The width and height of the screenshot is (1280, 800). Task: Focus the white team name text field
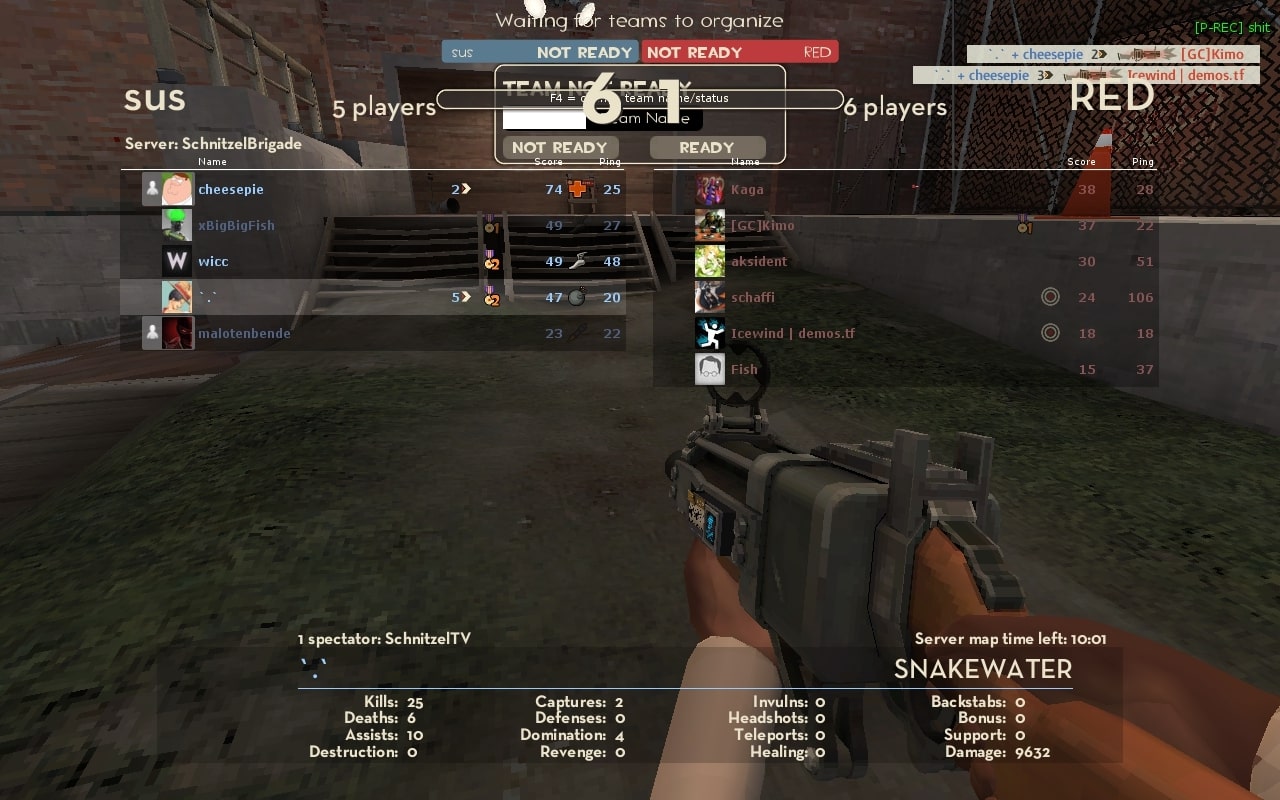coord(544,119)
